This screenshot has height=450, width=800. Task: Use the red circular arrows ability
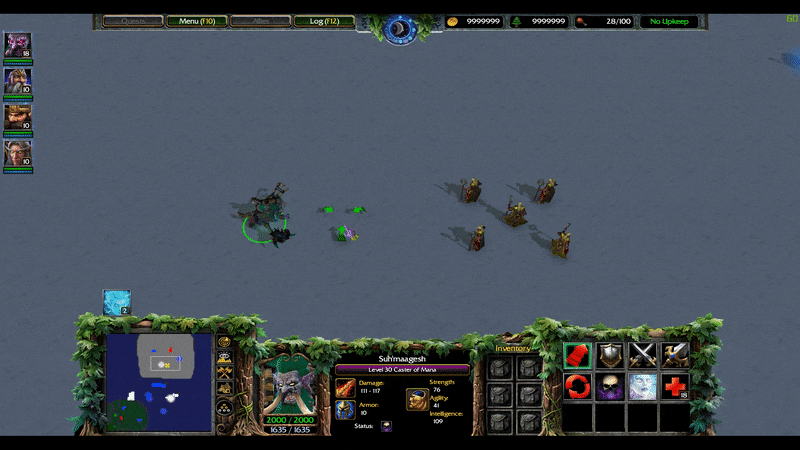(x=576, y=386)
